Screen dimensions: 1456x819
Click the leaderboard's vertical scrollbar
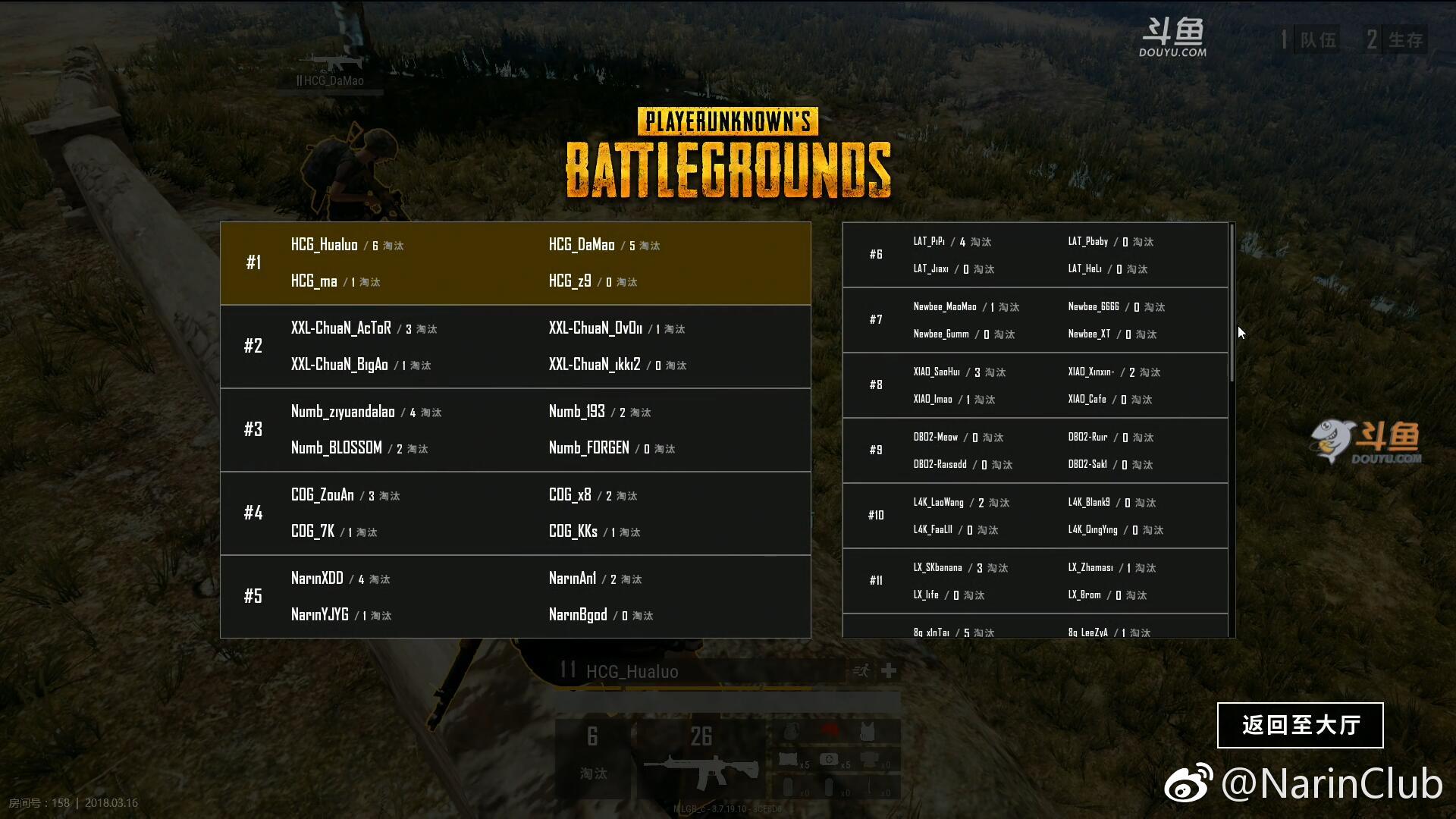pyautogui.click(x=1232, y=303)
